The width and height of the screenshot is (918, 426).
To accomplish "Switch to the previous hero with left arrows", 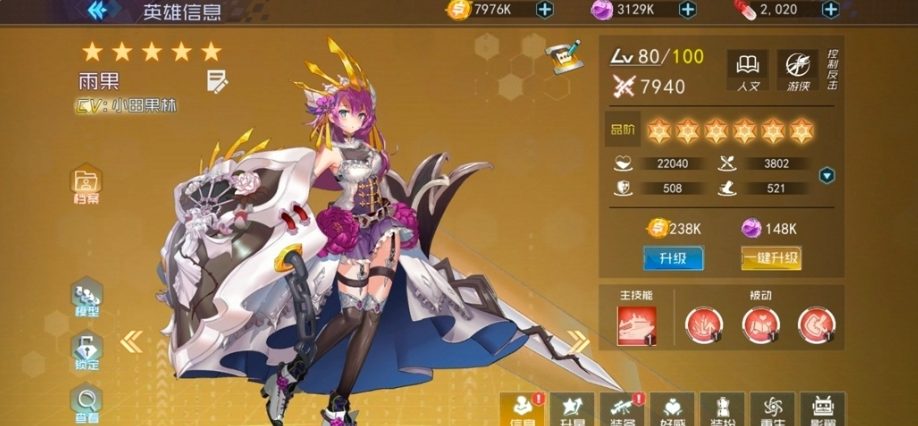I will coord(132,342).
